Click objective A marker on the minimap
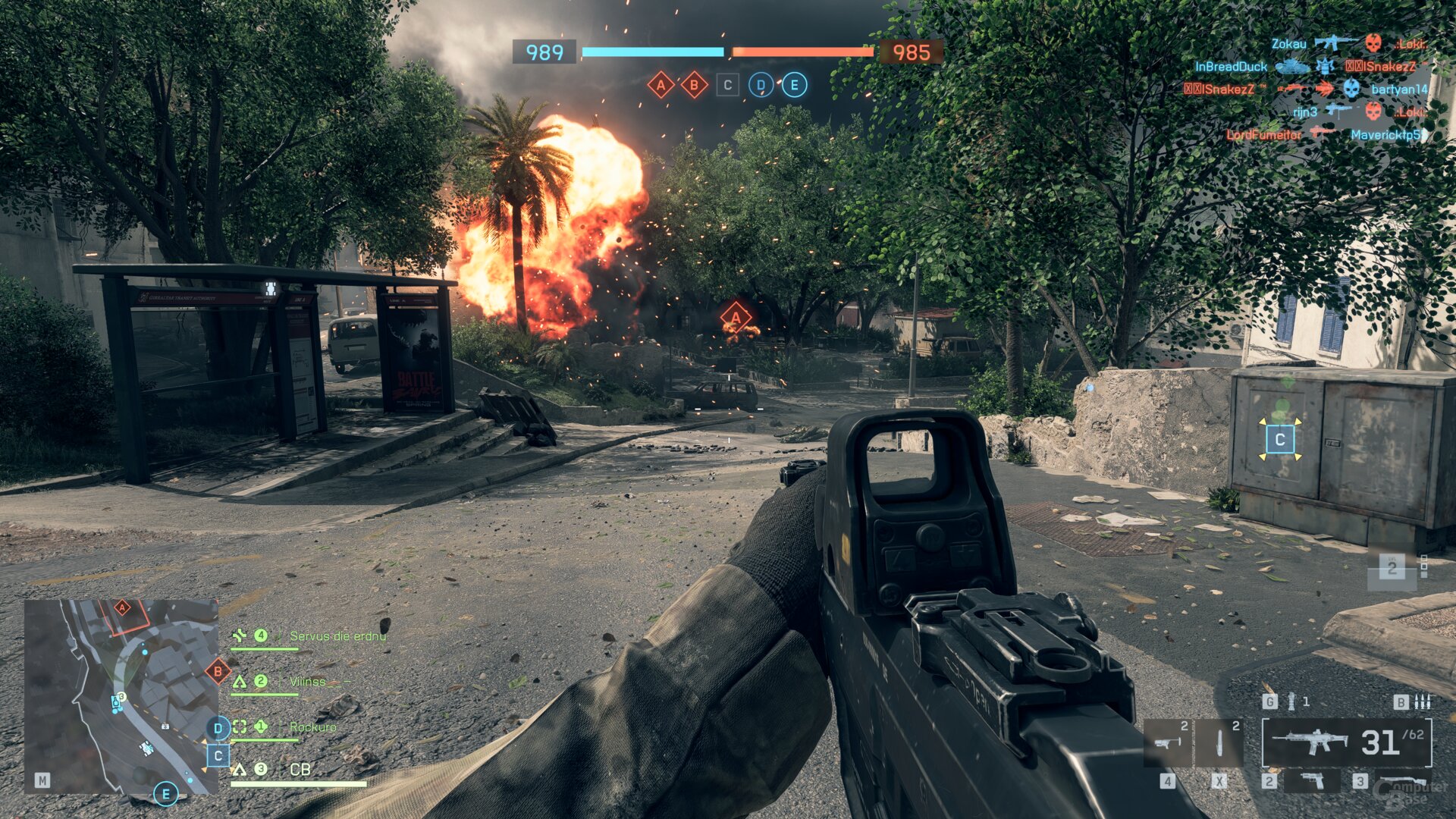 tap(122, 607)
